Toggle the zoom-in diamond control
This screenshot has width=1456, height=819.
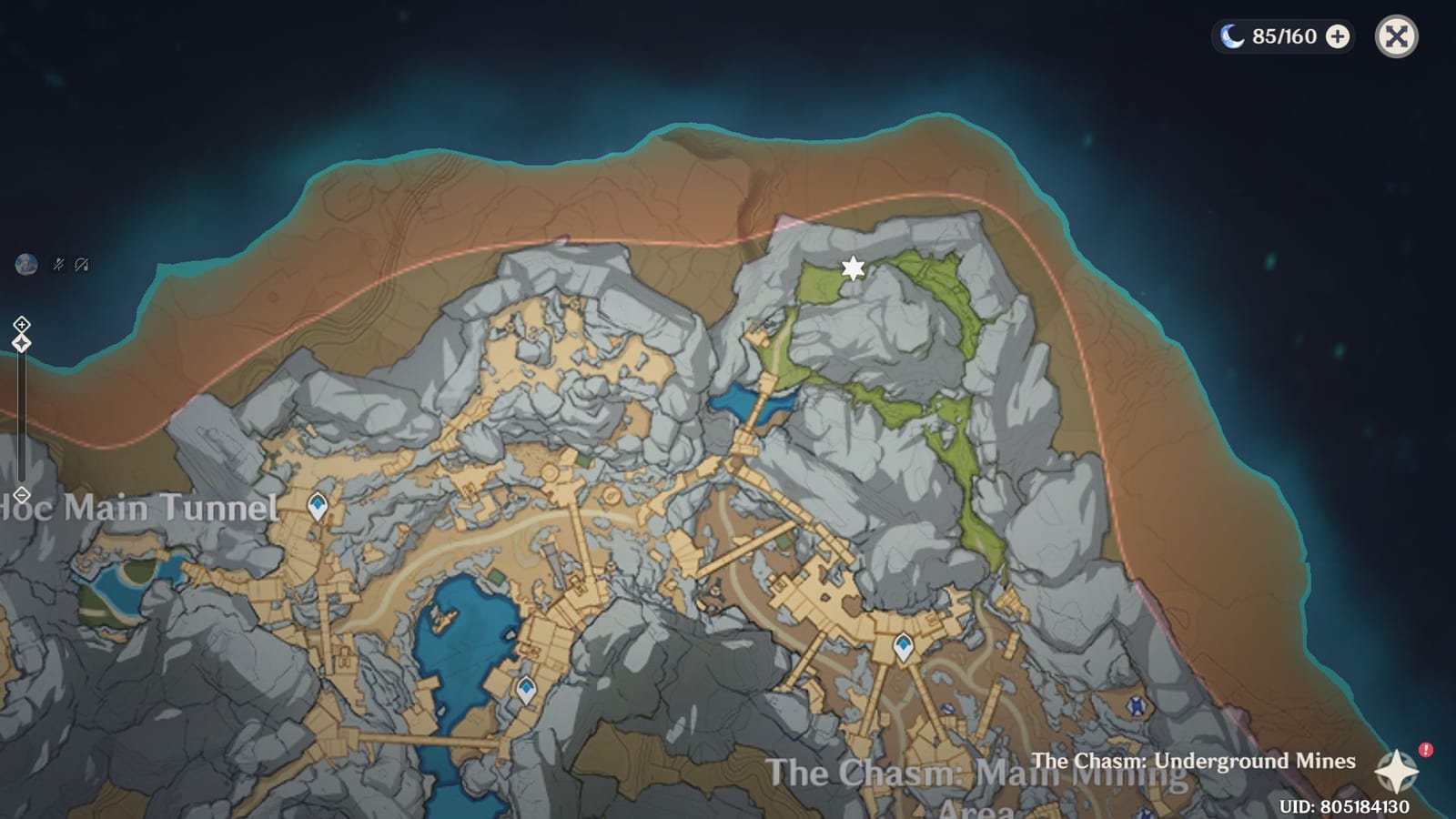coord(20,323)
